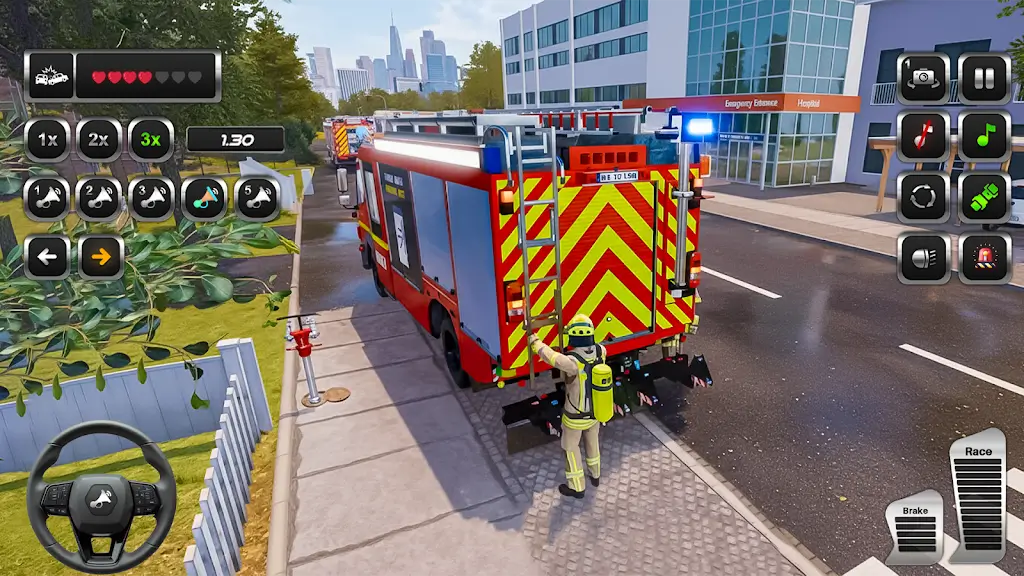Switch on the headlights

pyautogui.click(x=923, y=258)
